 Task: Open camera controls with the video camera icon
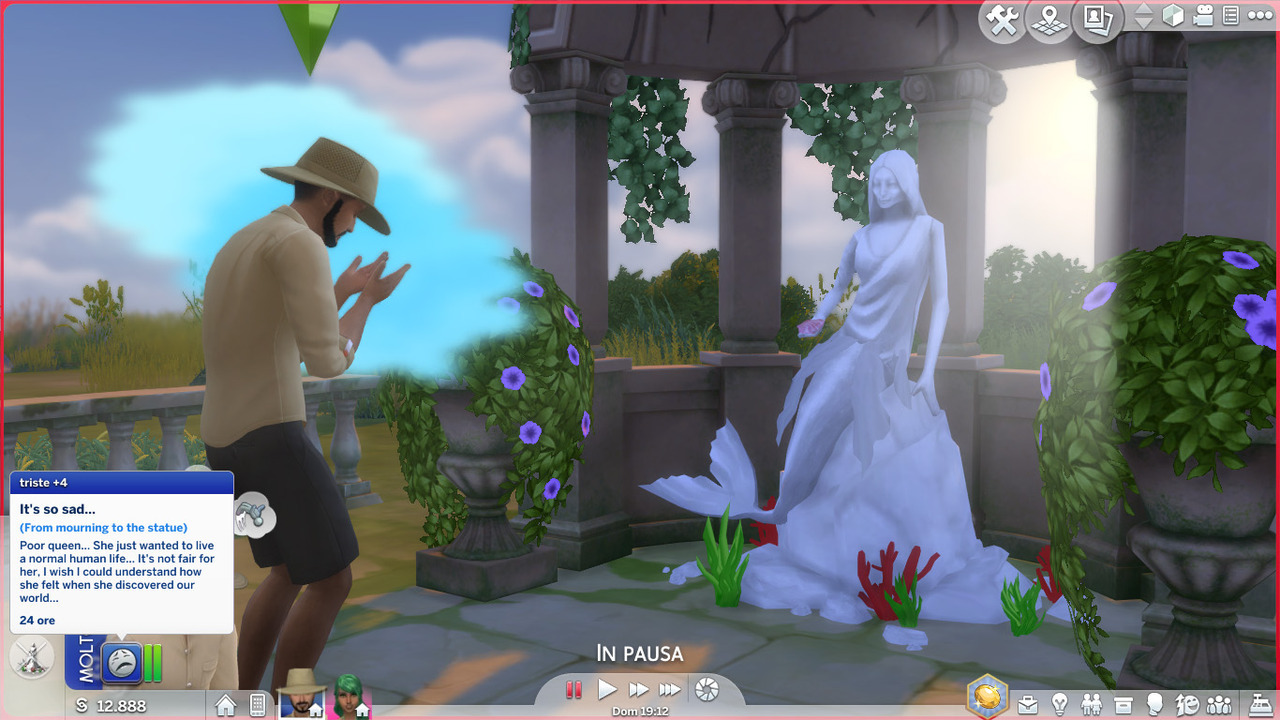coord(1204,16)
